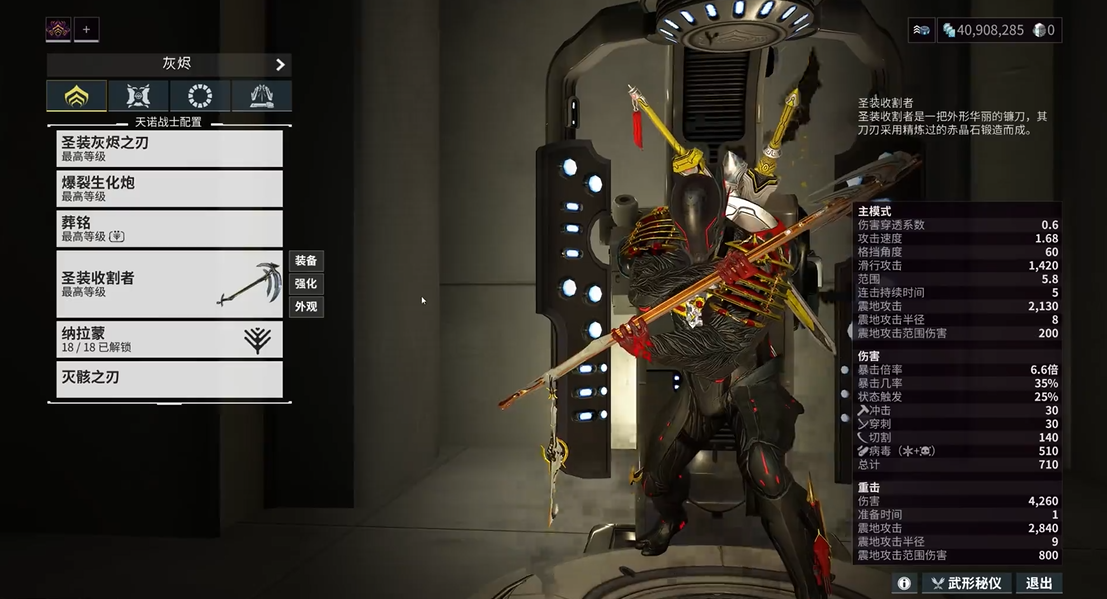
Task: Open the 葬铭 weapon slot
Action: [x=169, y=228]
